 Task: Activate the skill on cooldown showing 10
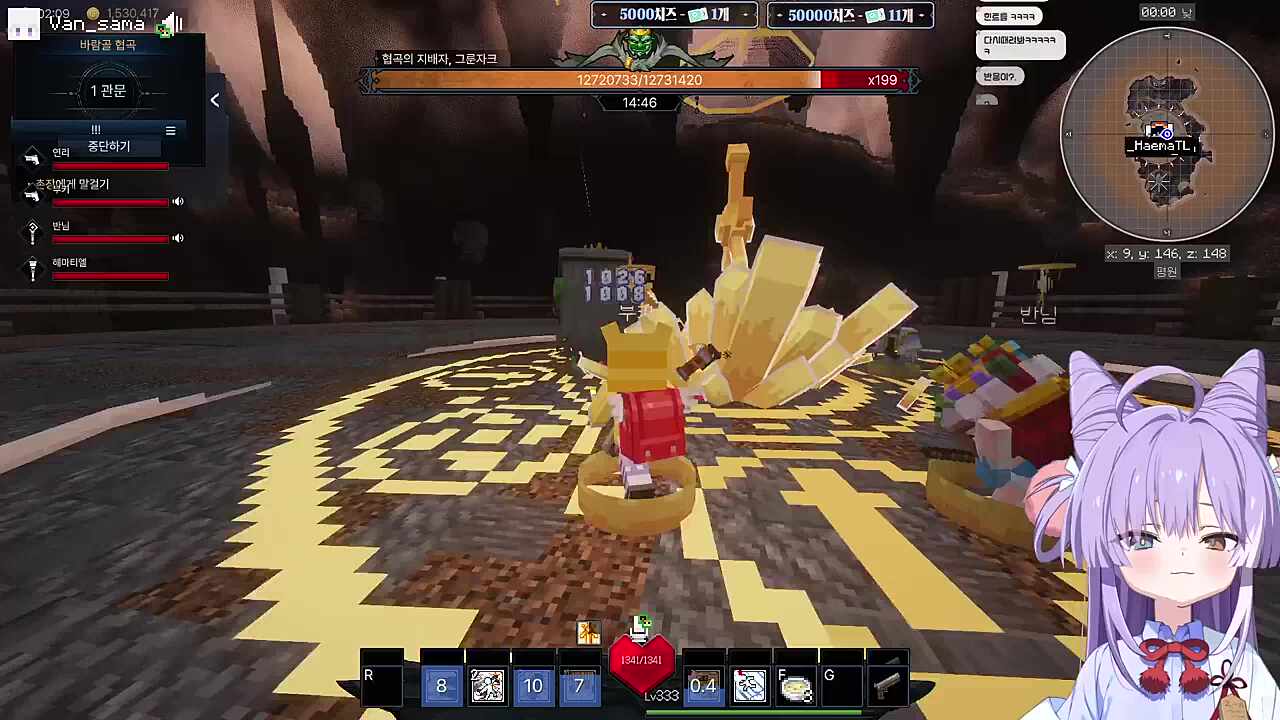tap(533, 686)
